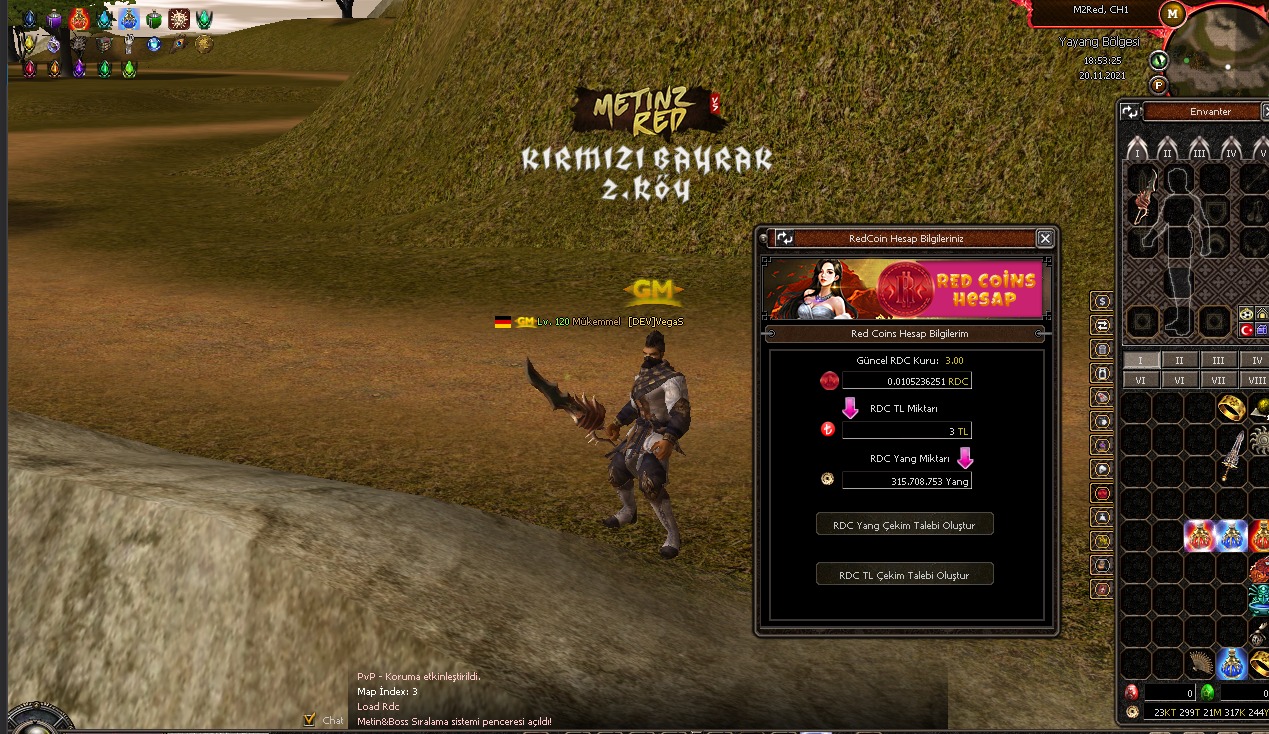The image size is (1269, 734).
Task: Click the purple potion buff icon
Action: [54, 19]
